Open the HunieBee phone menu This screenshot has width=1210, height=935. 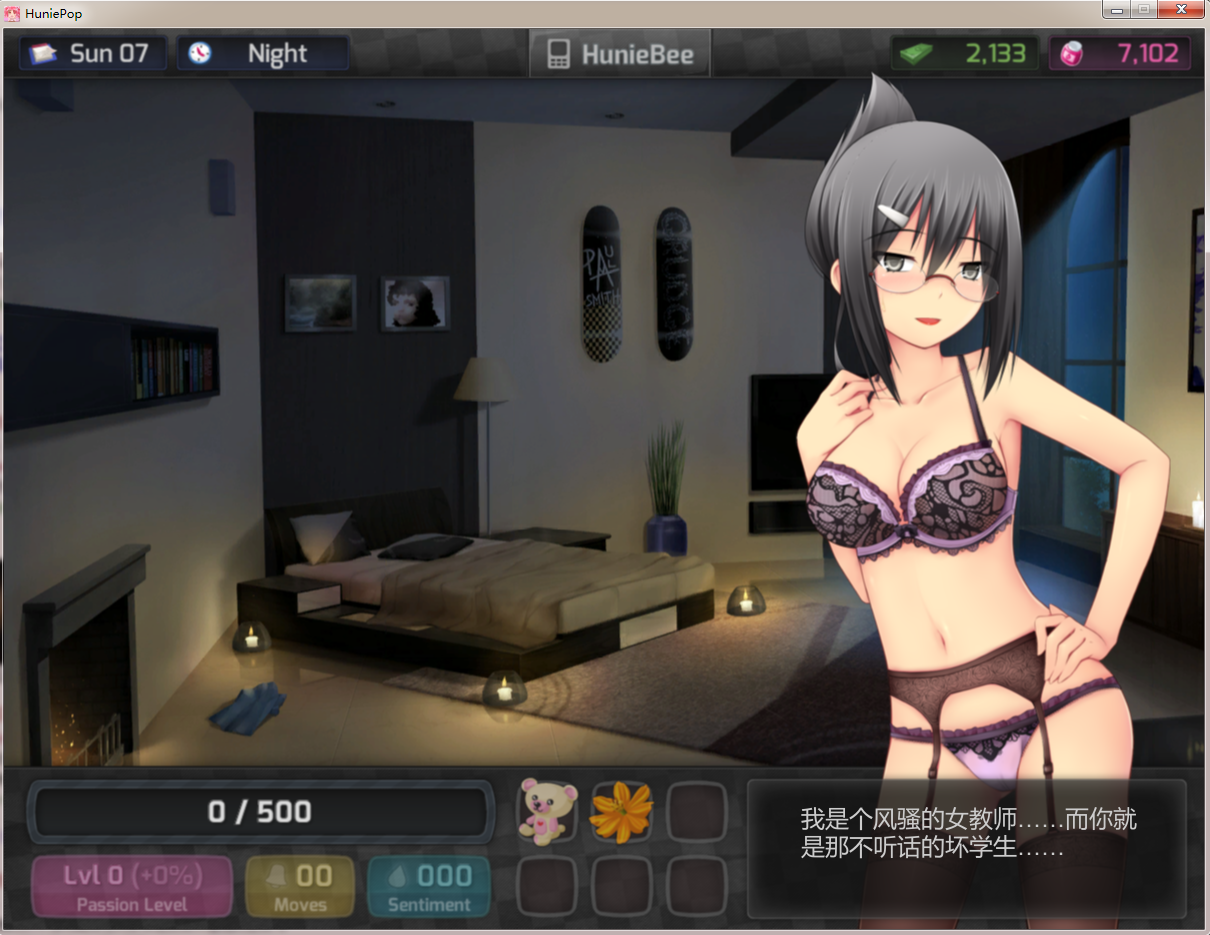620,54
